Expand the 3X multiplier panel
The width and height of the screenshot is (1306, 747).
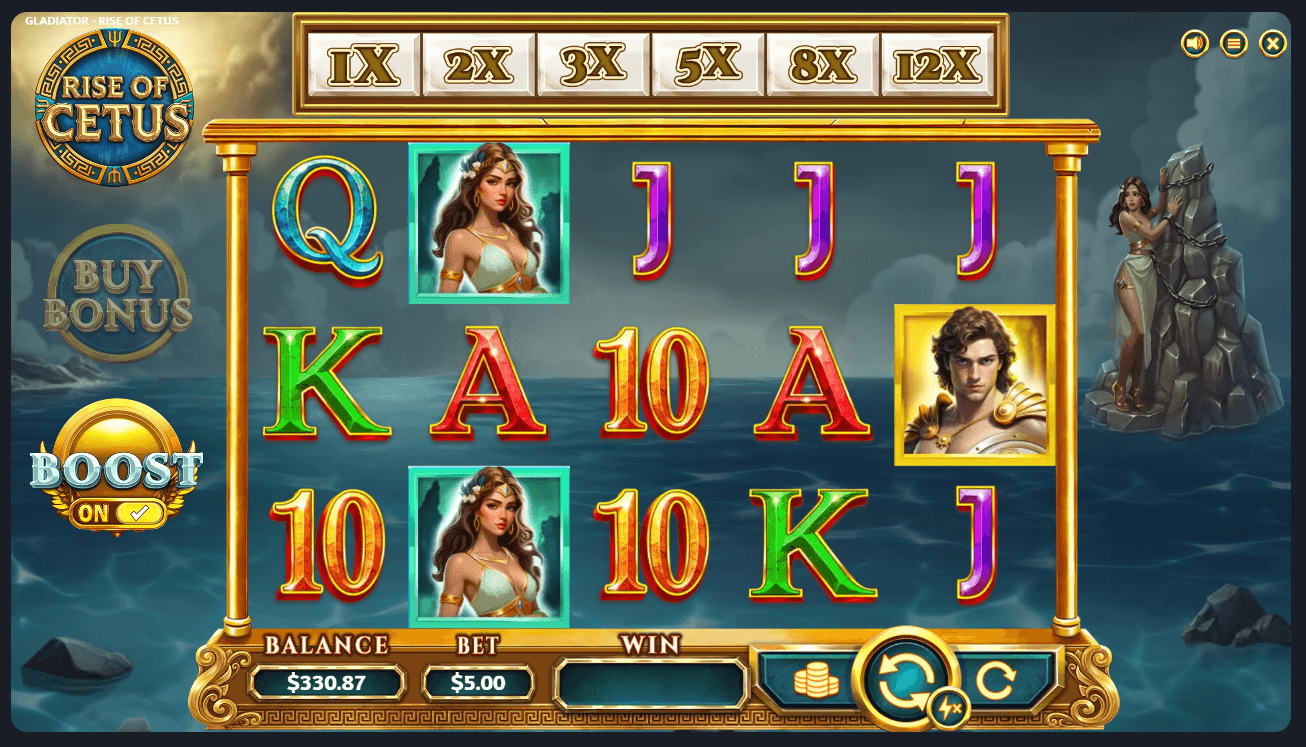click(591, 63)
